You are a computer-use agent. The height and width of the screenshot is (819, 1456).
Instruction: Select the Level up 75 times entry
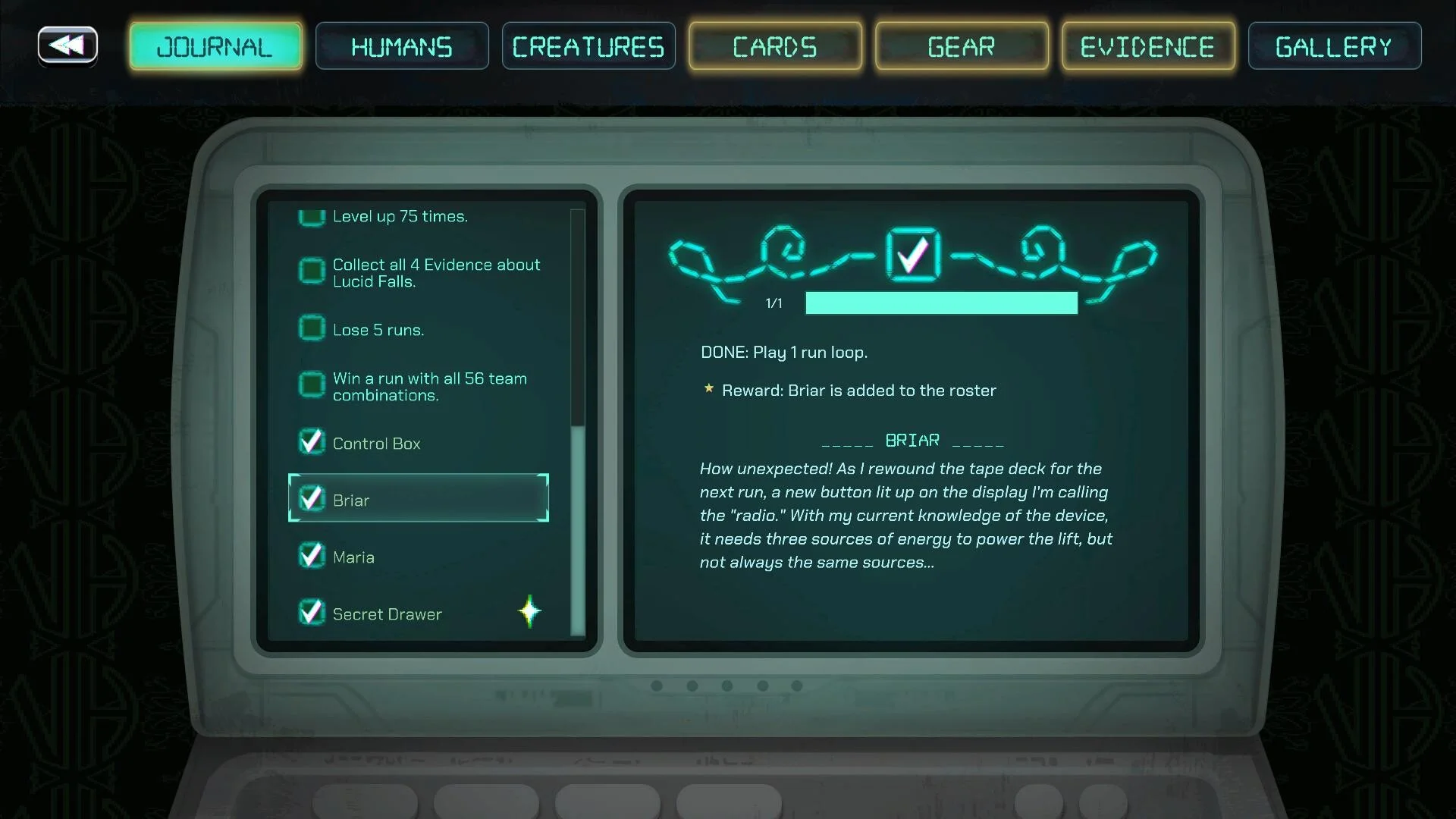400,217
